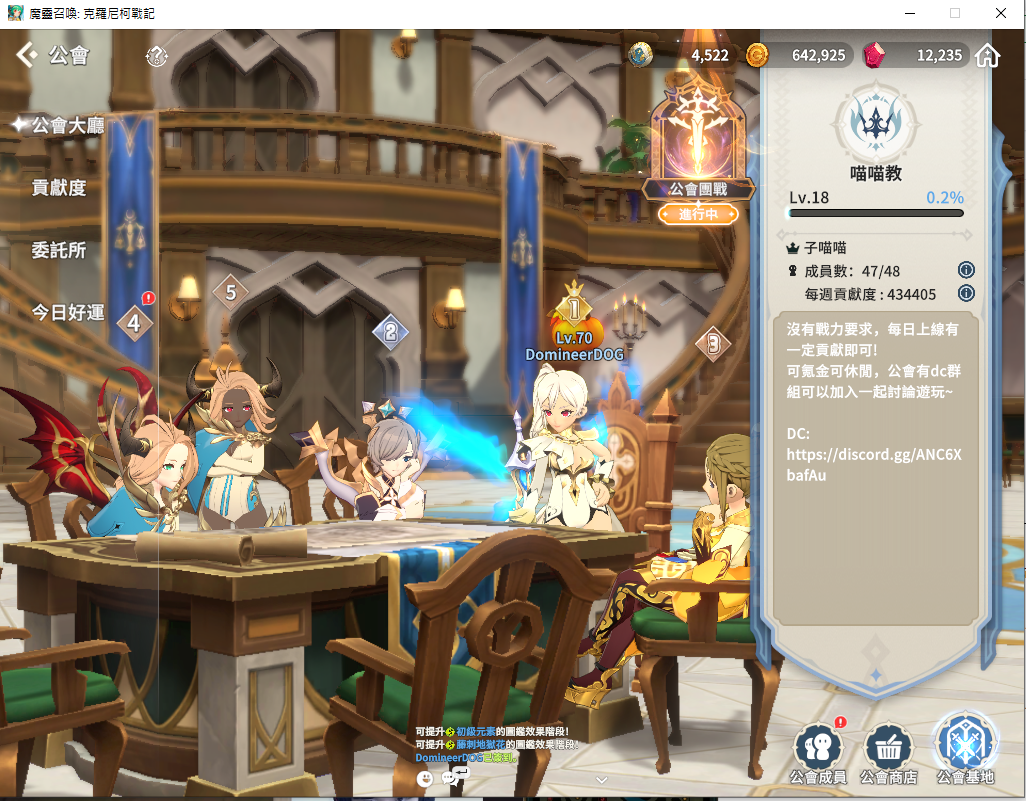Expand the chat with the down arrow

tap(601, 779)
